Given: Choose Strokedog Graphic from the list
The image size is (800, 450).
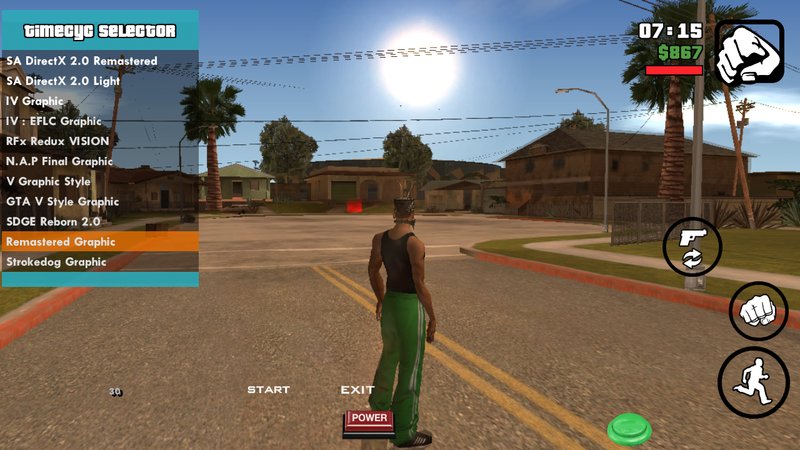Looking at the screenshot, I should [56, 262].
